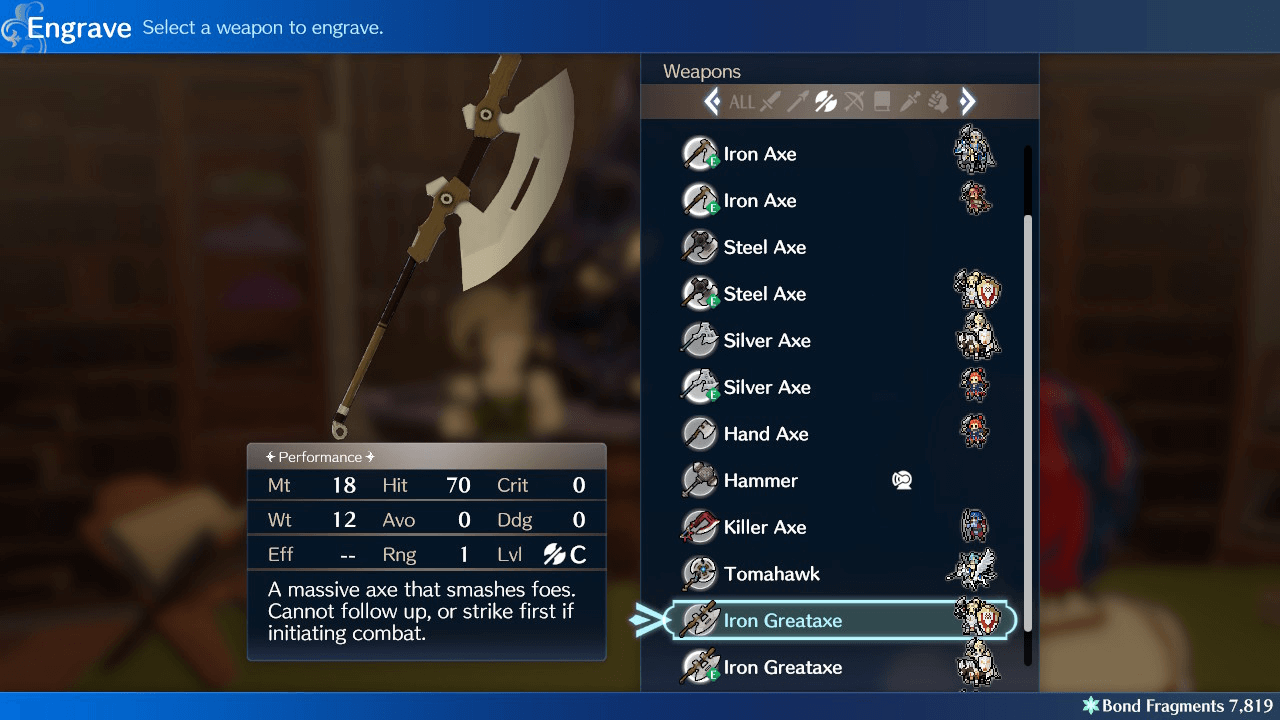1280x720 pixels.
Task: Click the ALL filter to show all weapons
Action: 742,101
